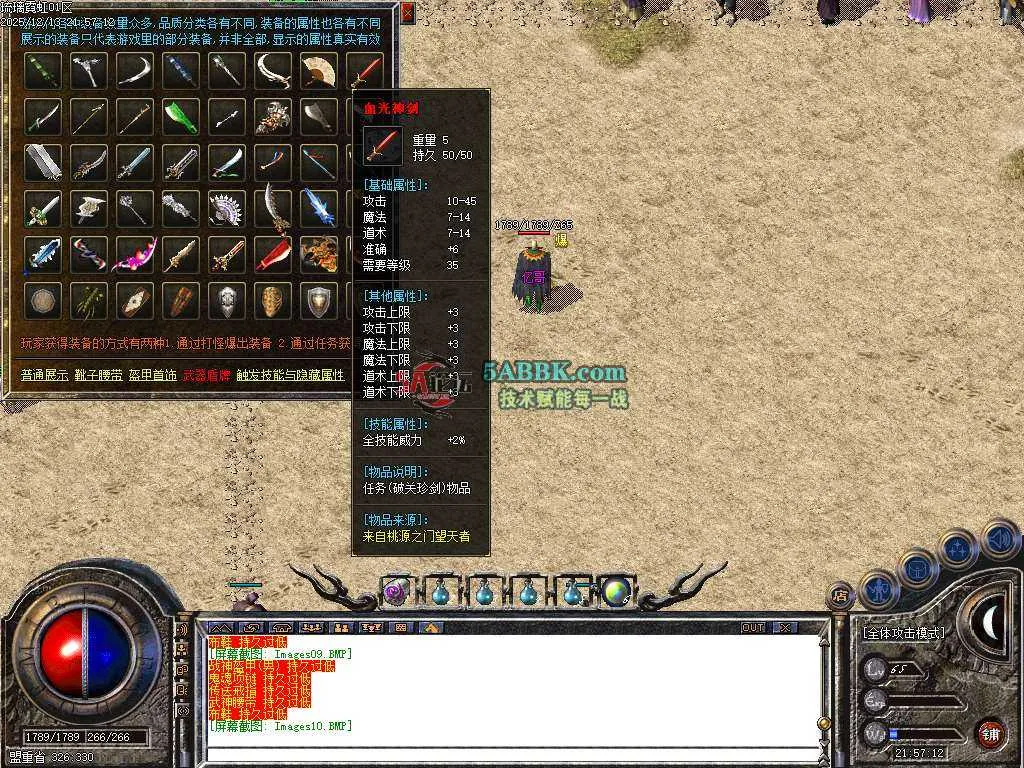This screenshot has width=1024, height=768.
Task: Select the red blood sword weapon slot
Action: click(368, 70)
